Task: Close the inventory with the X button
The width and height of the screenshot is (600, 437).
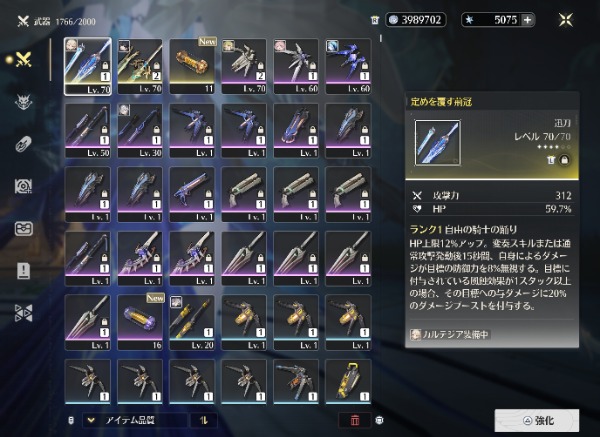Action: tap(568, 19)
